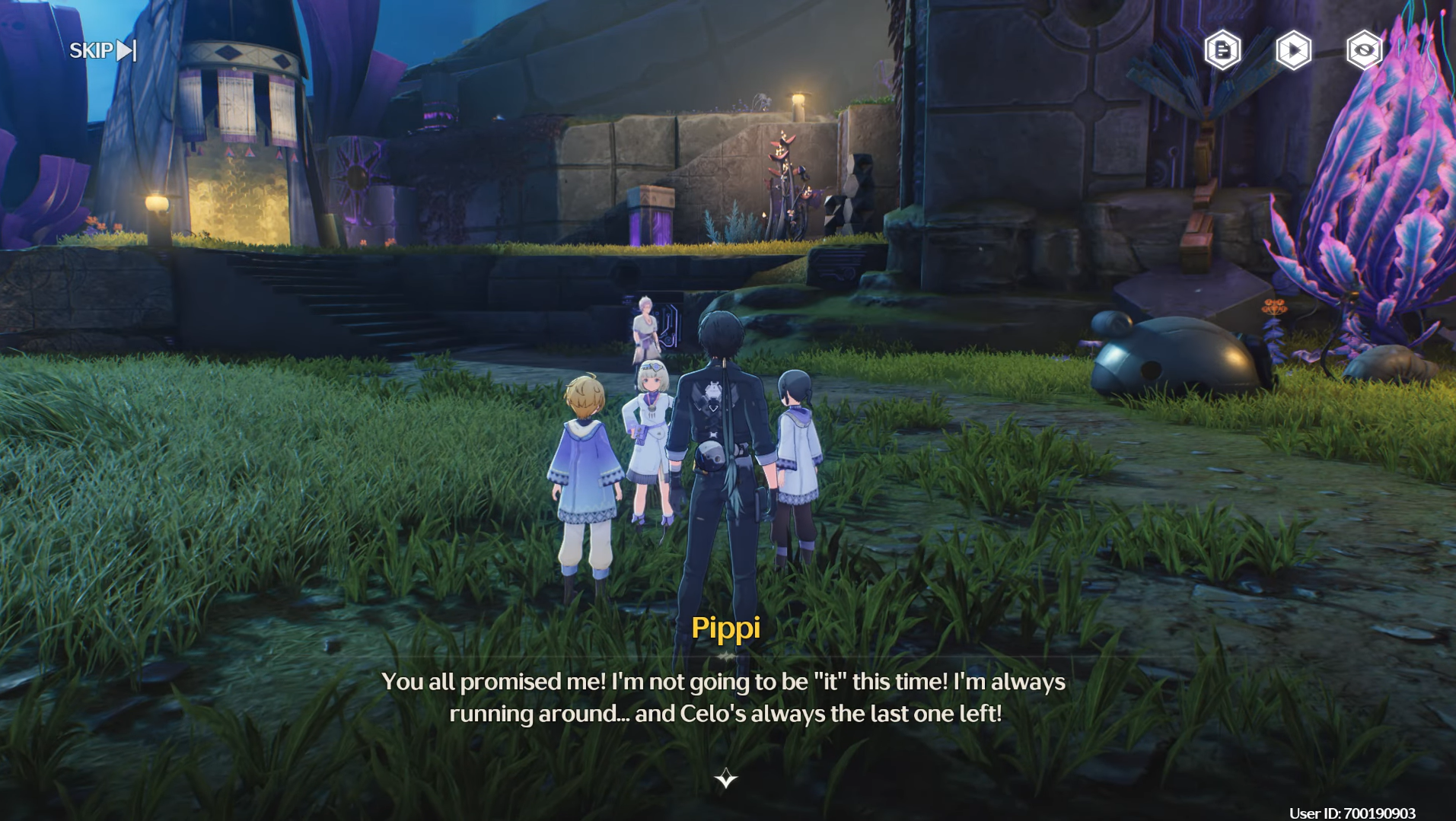The image size is (1456, 821).
Task: Advance dialogue with the continue arrow
Action: point(726,778)
